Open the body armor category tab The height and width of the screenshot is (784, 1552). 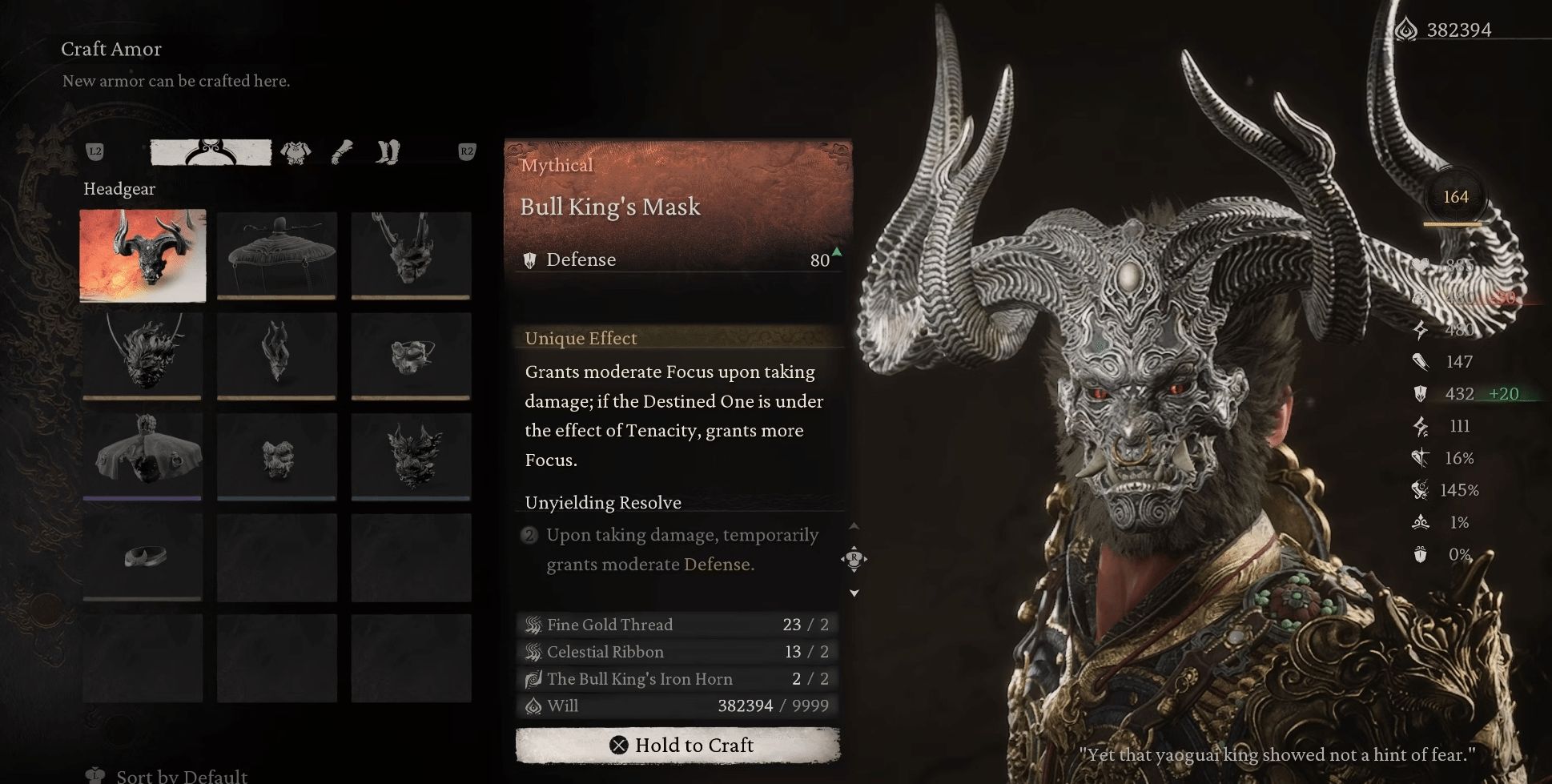coord(296,152)
